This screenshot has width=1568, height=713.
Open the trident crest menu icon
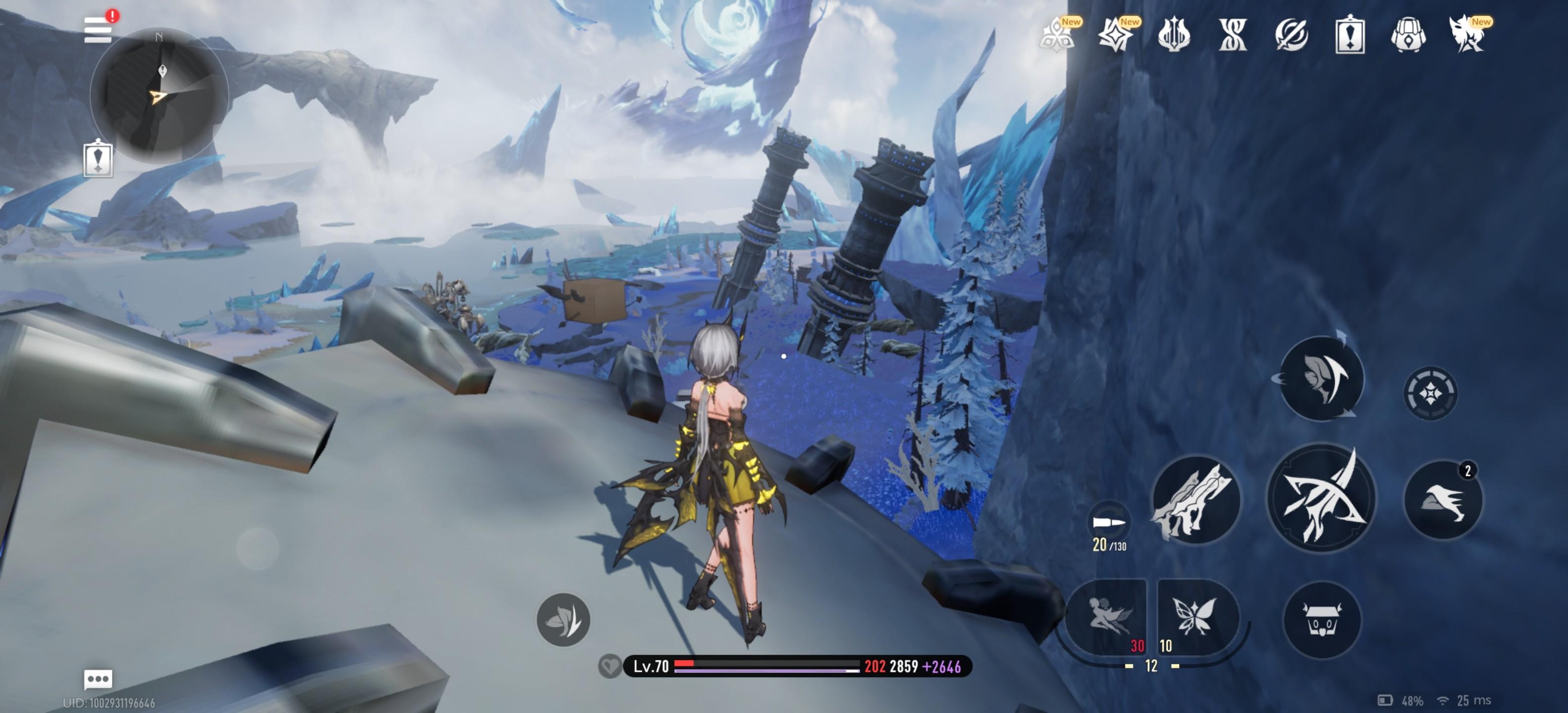click(1174, 35)
